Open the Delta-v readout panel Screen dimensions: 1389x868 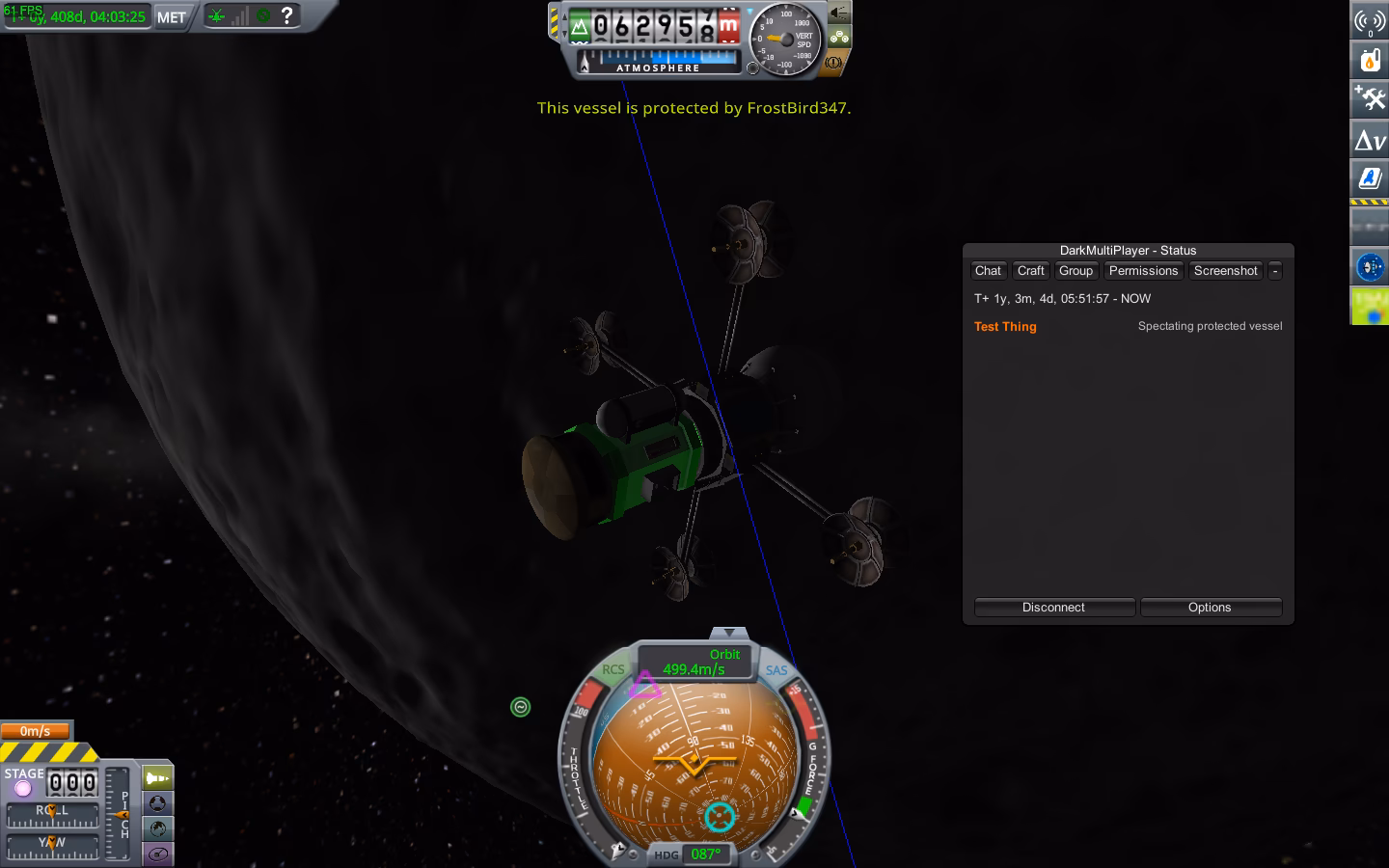(1370, 139)
